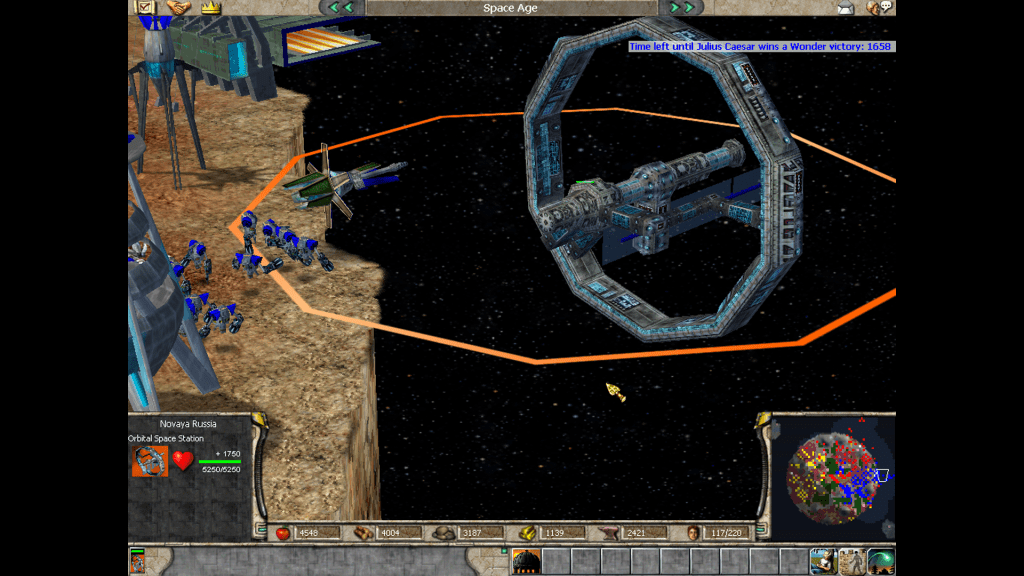The width and height of the screenshot is (1024, 576).
Task: Open the chat speech-bubble icon
Action: click(x=880, y=8)
